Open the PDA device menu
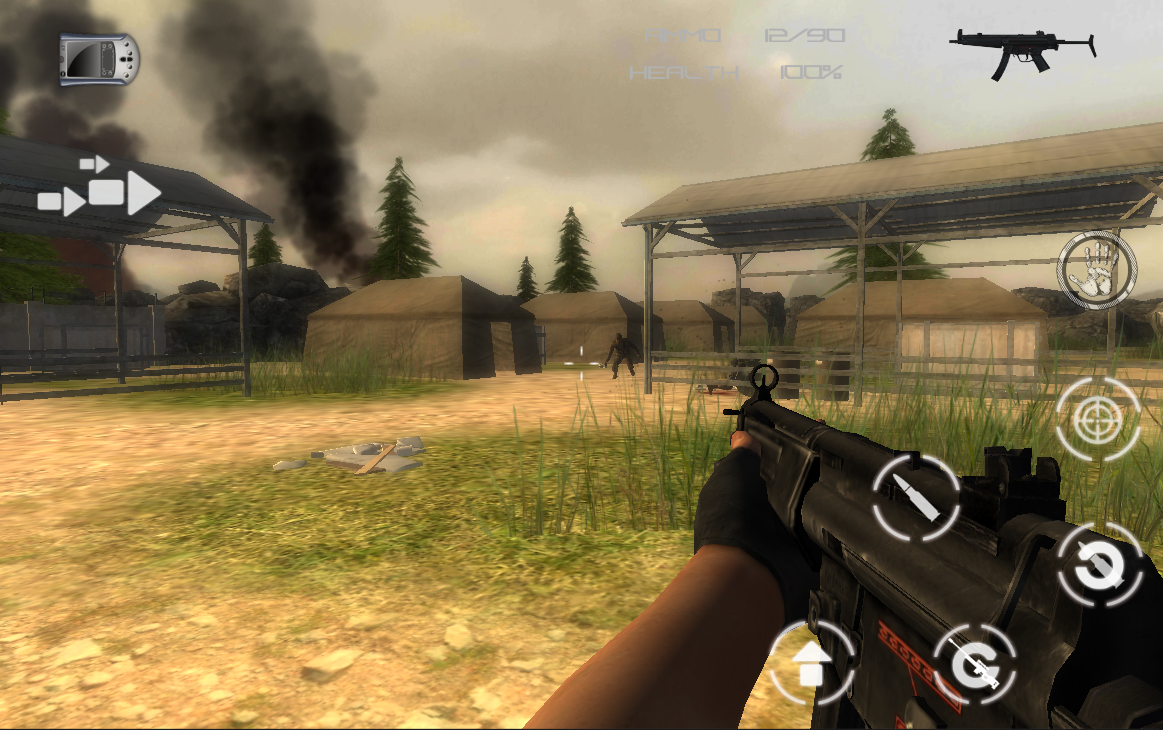The width and height of the screenshot is (1163, 730). (99, 59)
